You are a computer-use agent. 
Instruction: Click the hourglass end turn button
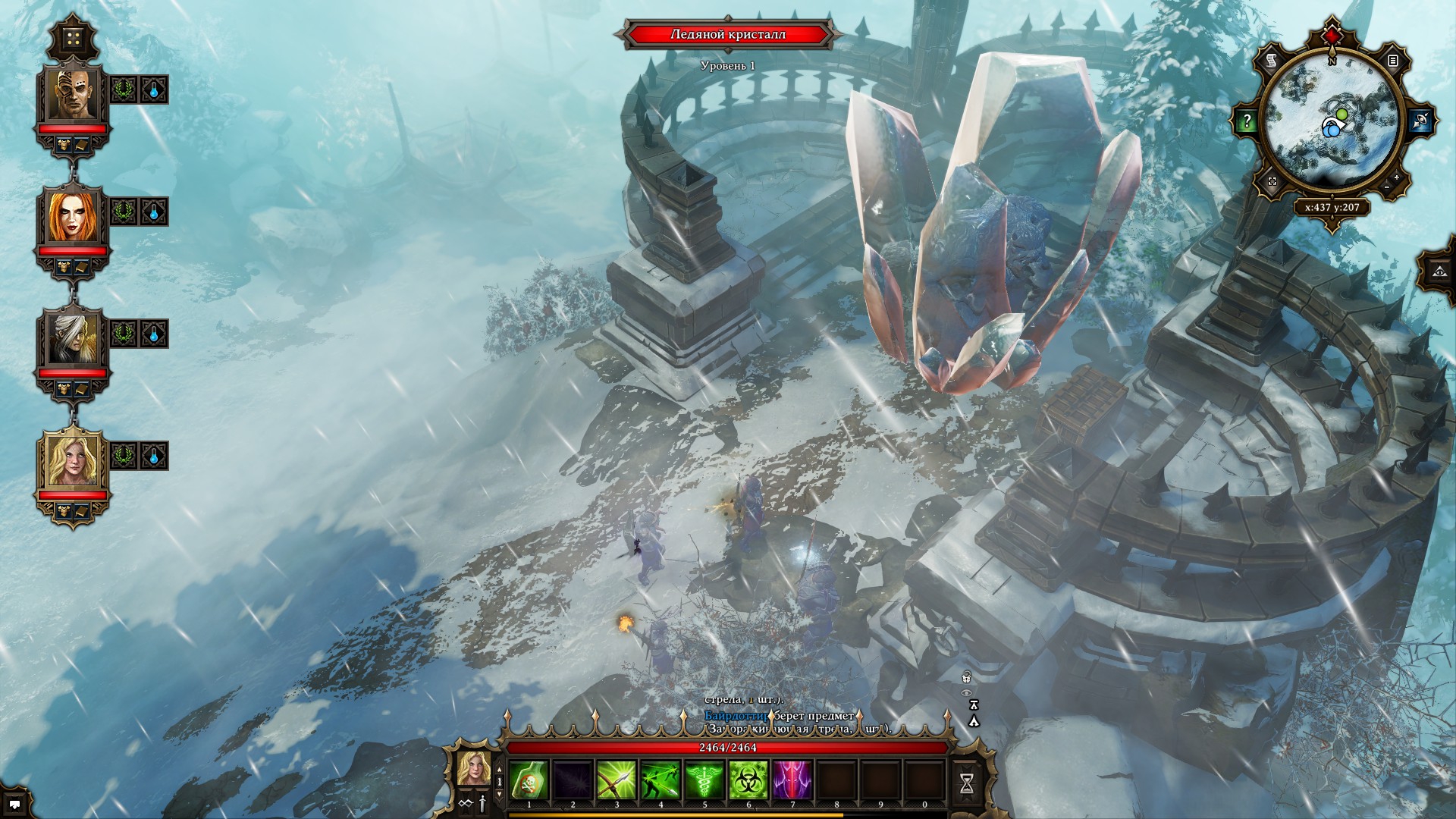pyautogui.click(x=967, y=783)
